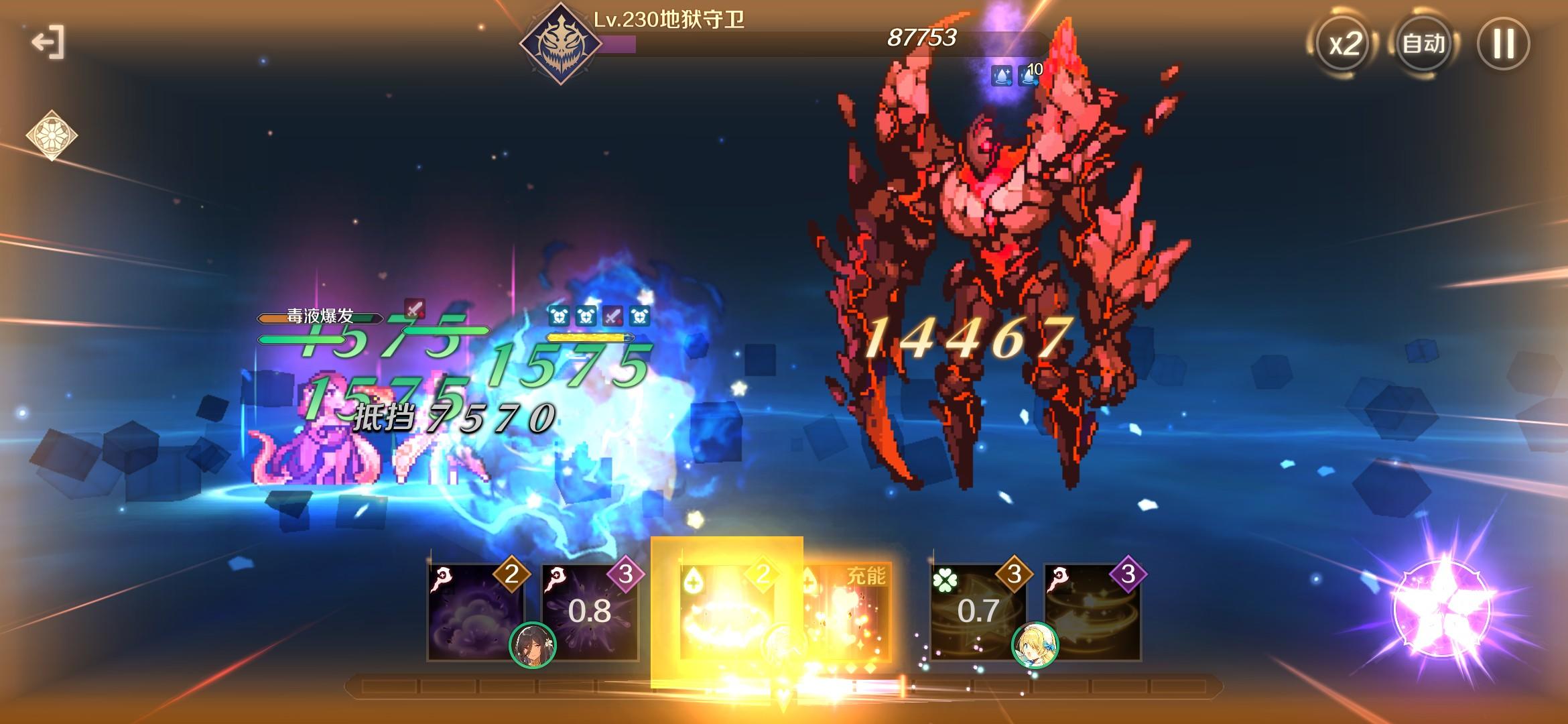This screenshot has height=724, width=1568.
Task: Tap the exit battle arrow
Action: [48, 42]
